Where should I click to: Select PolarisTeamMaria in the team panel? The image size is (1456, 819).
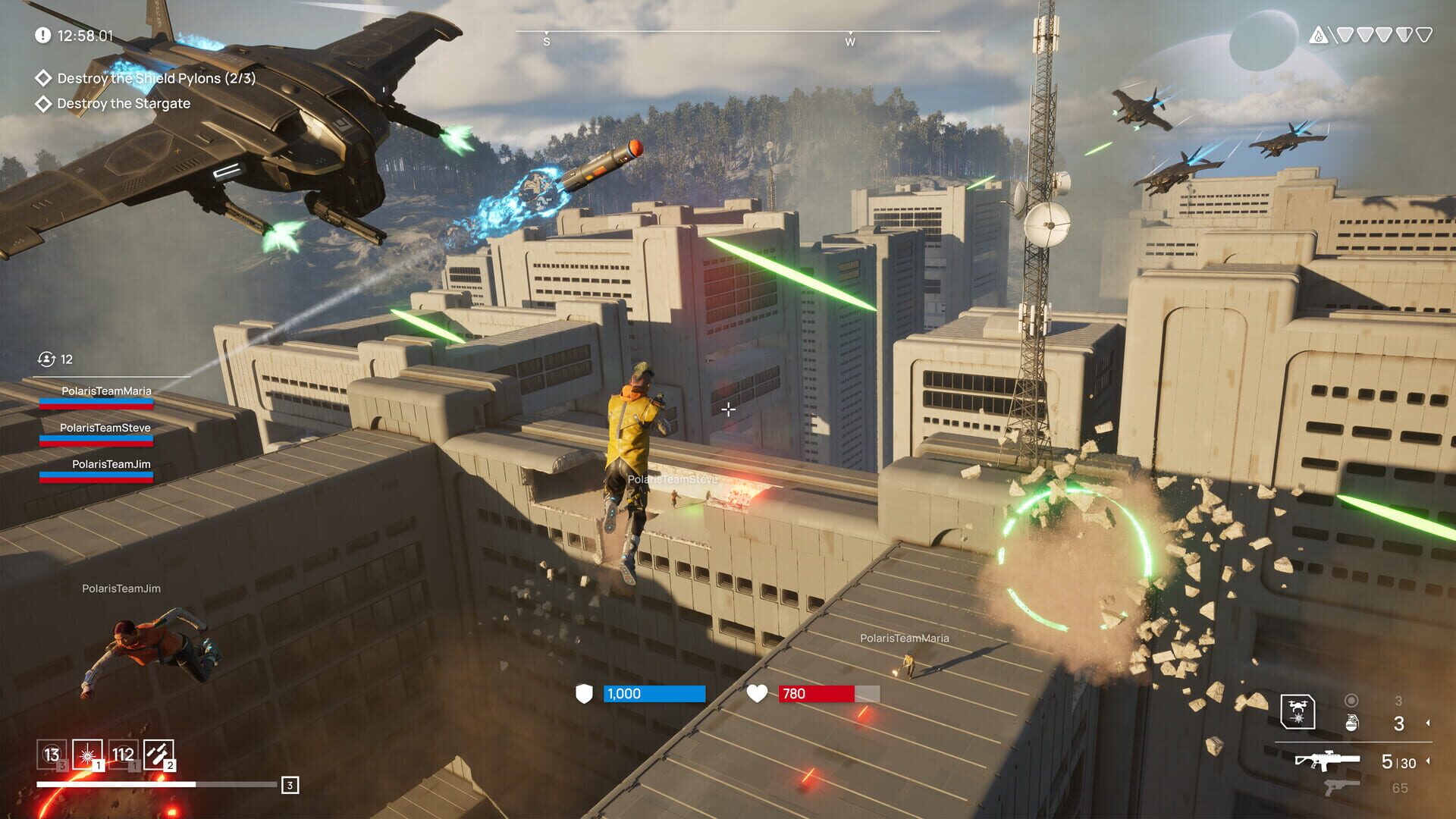point(107,391)
